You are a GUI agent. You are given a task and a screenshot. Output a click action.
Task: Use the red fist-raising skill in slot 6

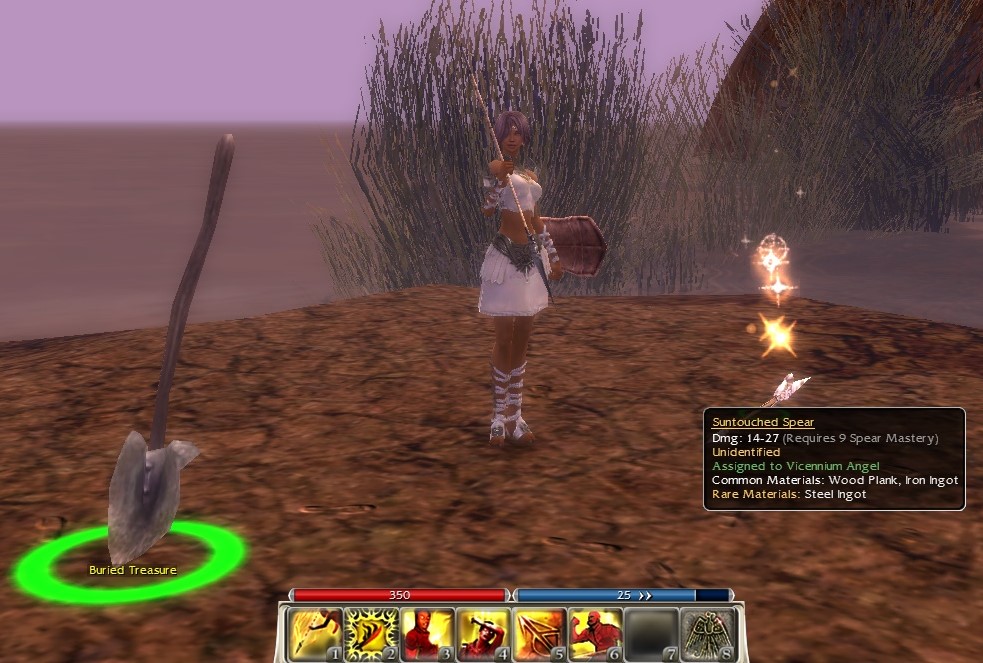tap(595, 634)
